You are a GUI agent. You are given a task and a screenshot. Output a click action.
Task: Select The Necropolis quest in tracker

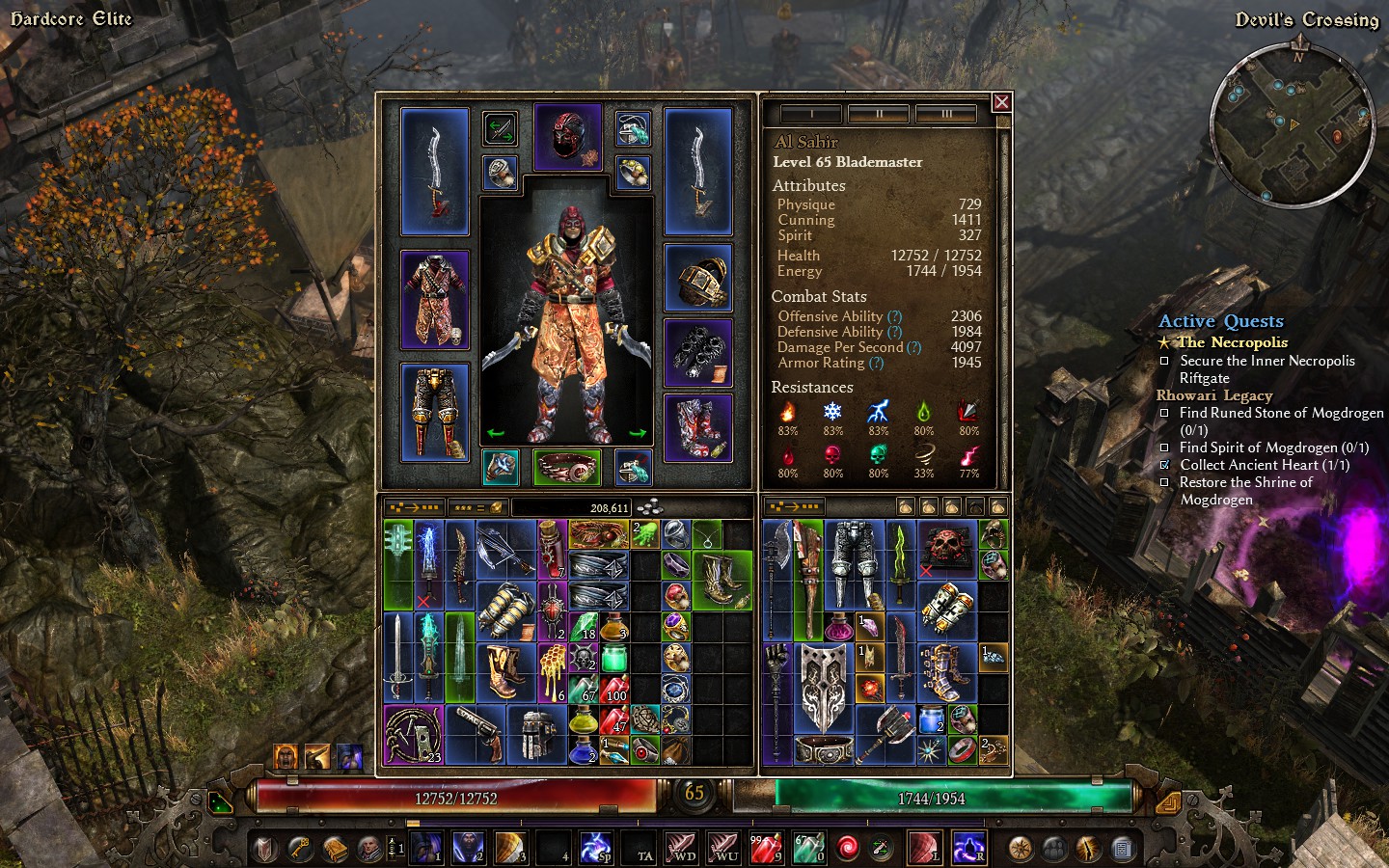[x=1232, y=342]
